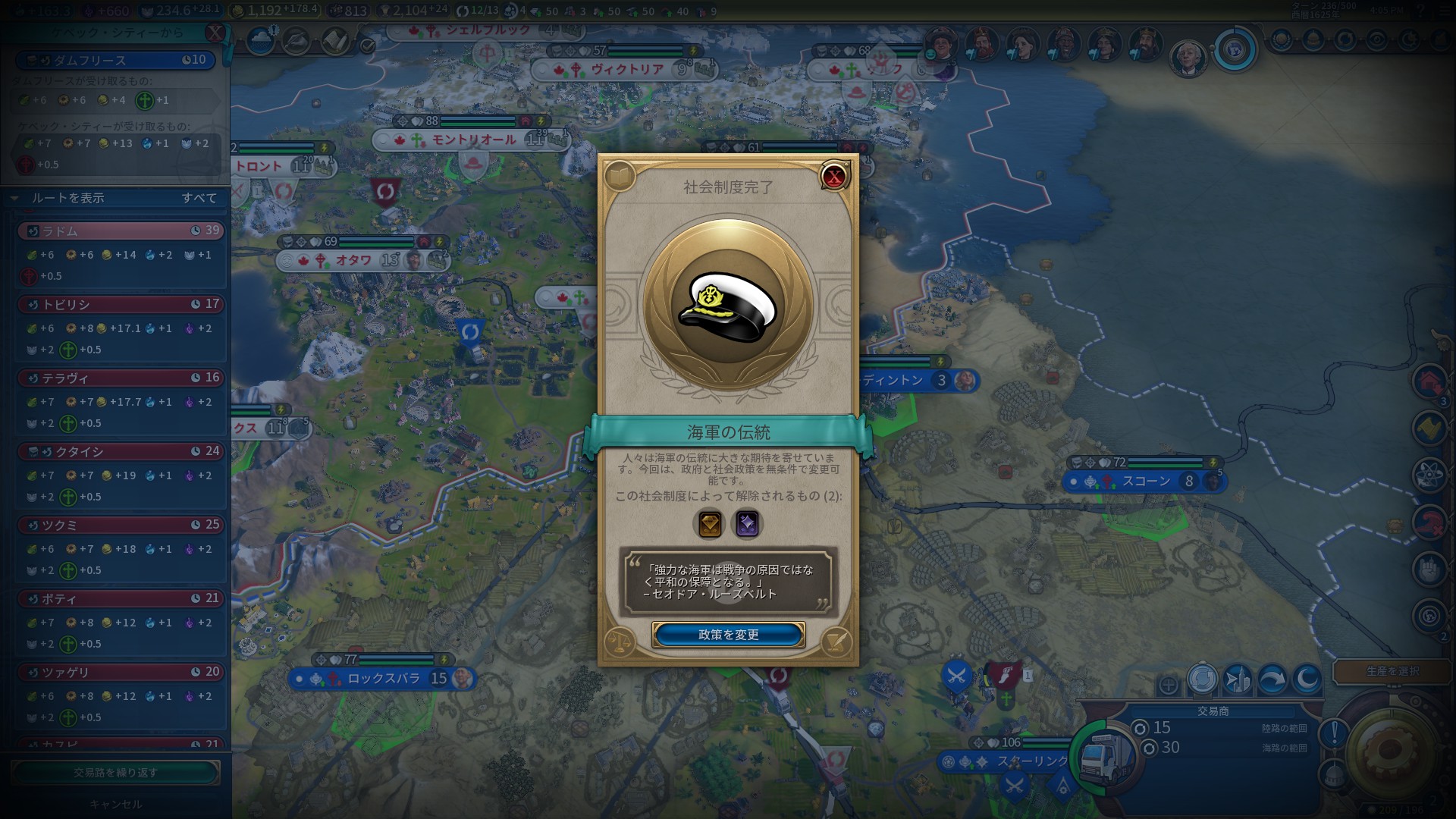Open the すべて route filter dropdown
Screen dimensions: 1456x819
click(199, 198)
